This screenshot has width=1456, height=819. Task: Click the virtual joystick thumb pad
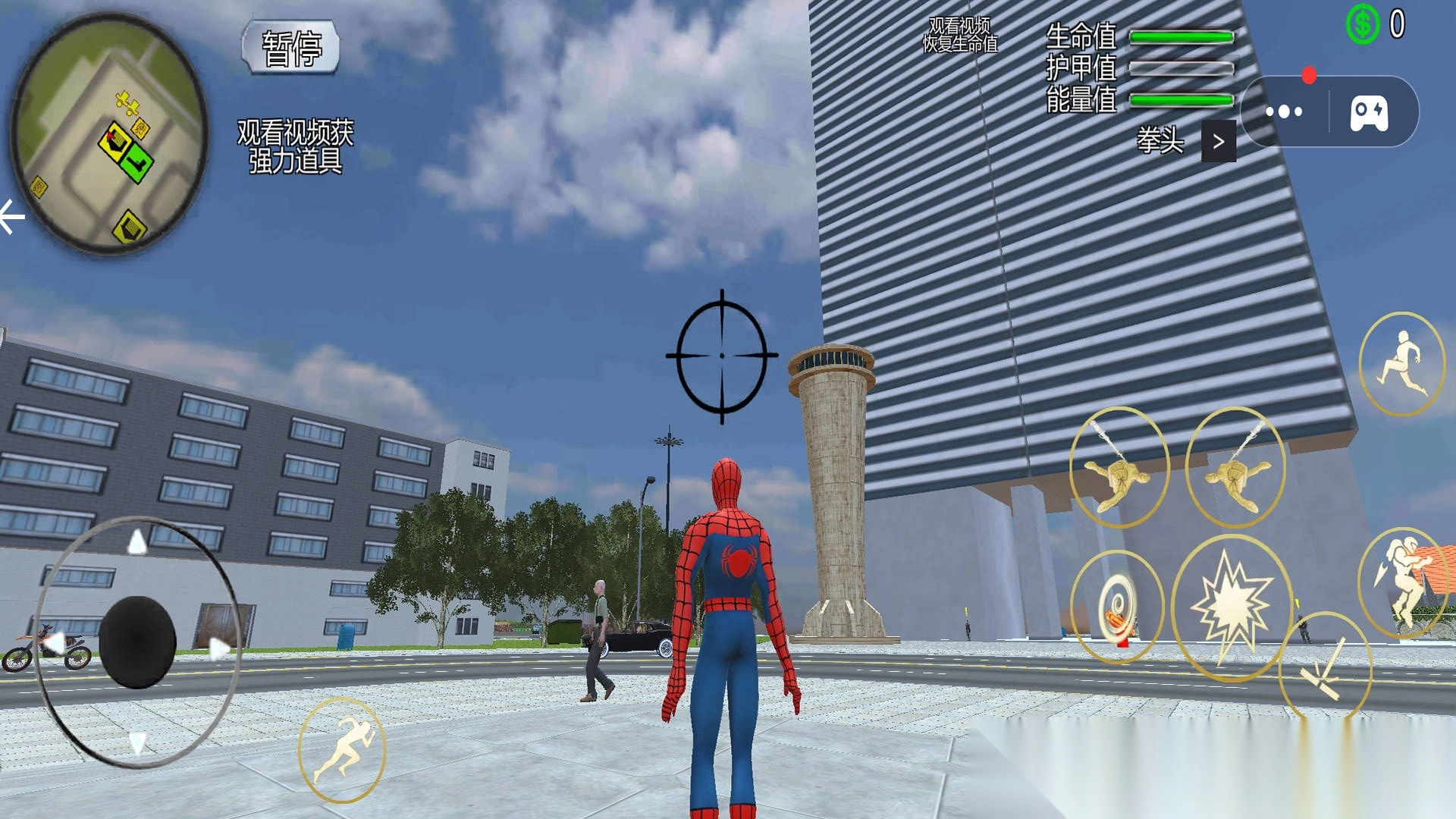click(x=137, y=642)
